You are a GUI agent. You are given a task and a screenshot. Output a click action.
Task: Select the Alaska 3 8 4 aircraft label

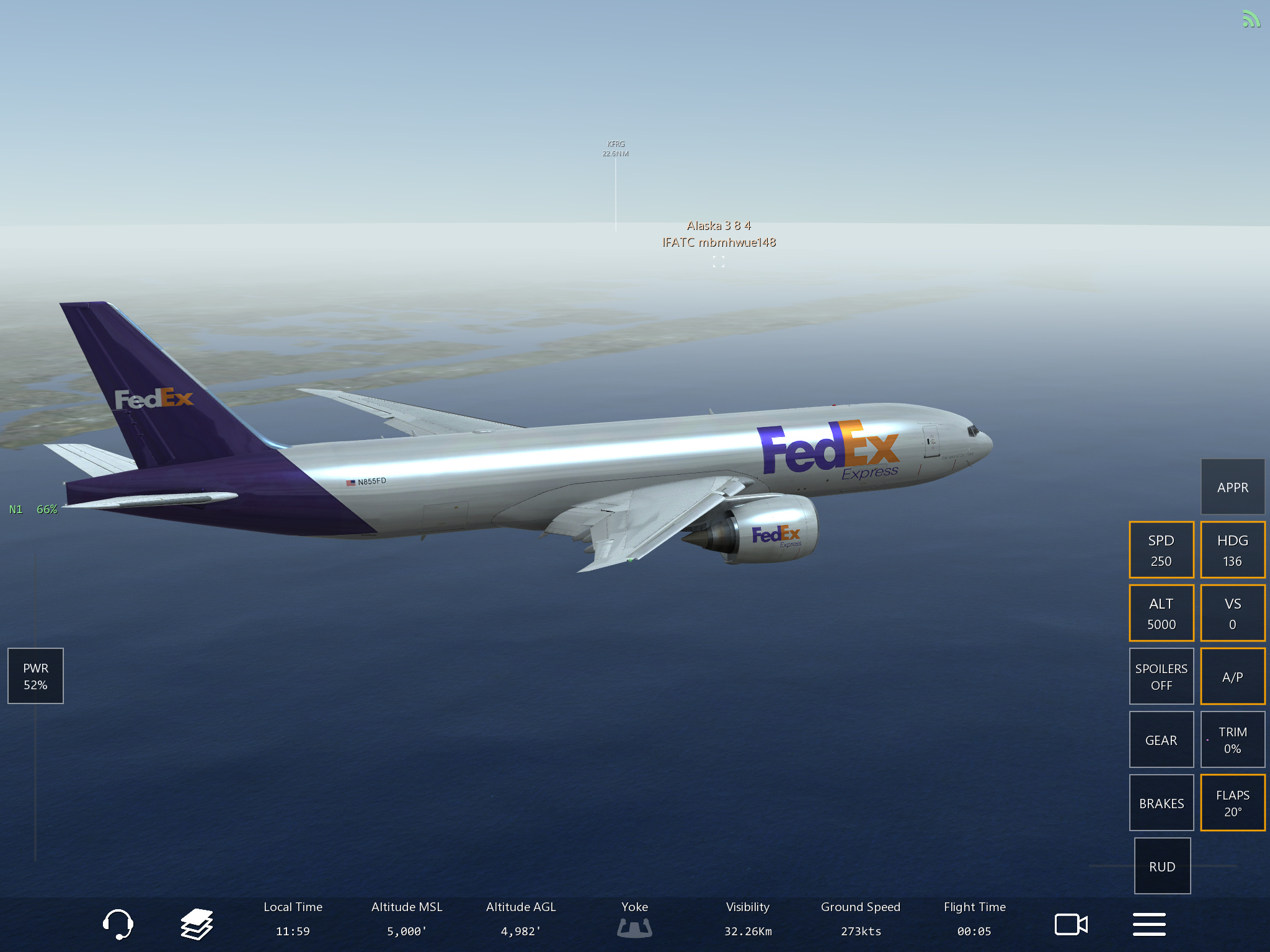(719, 226)
